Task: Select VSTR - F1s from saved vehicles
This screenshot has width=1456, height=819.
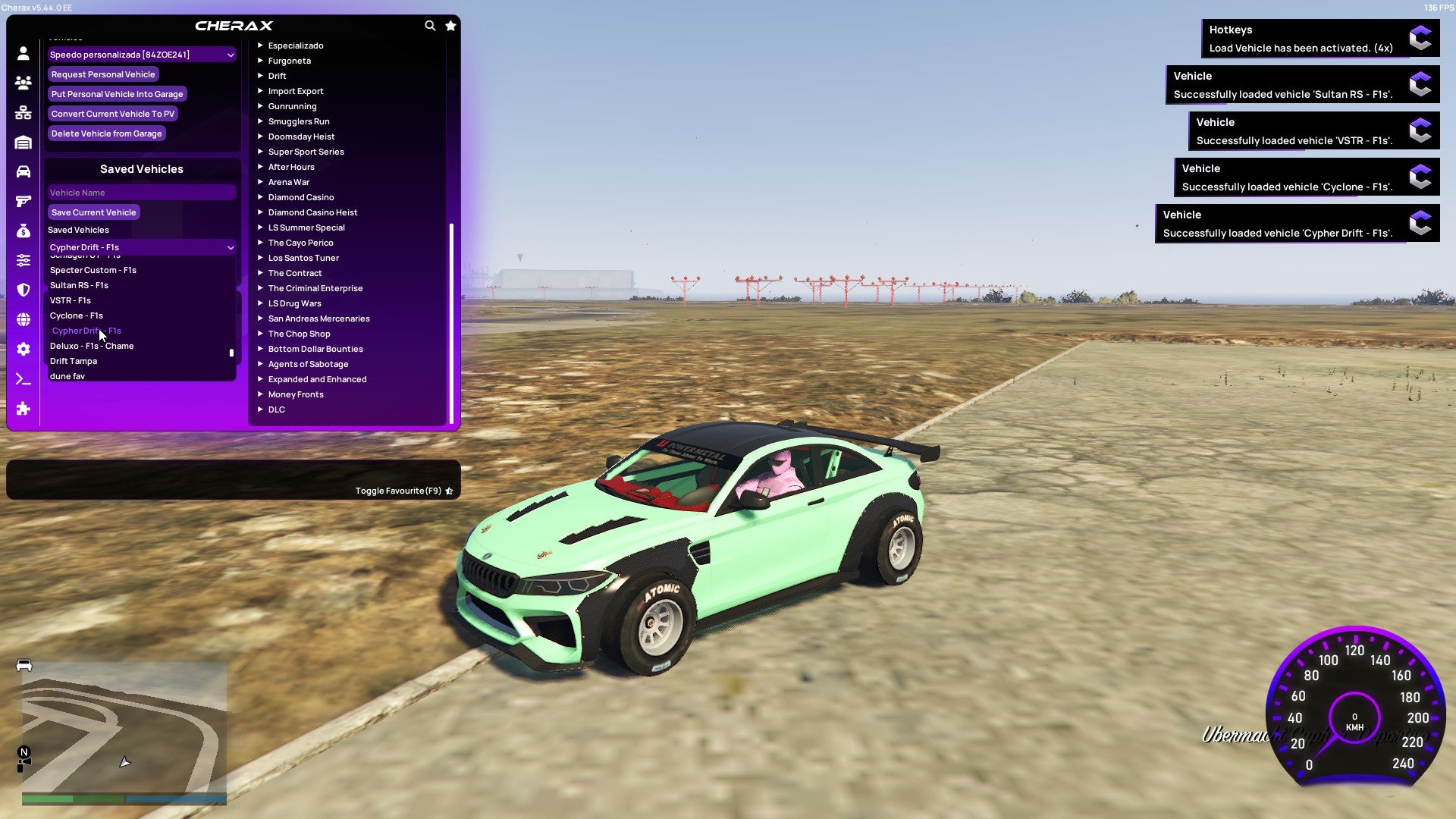Action: 71,300
